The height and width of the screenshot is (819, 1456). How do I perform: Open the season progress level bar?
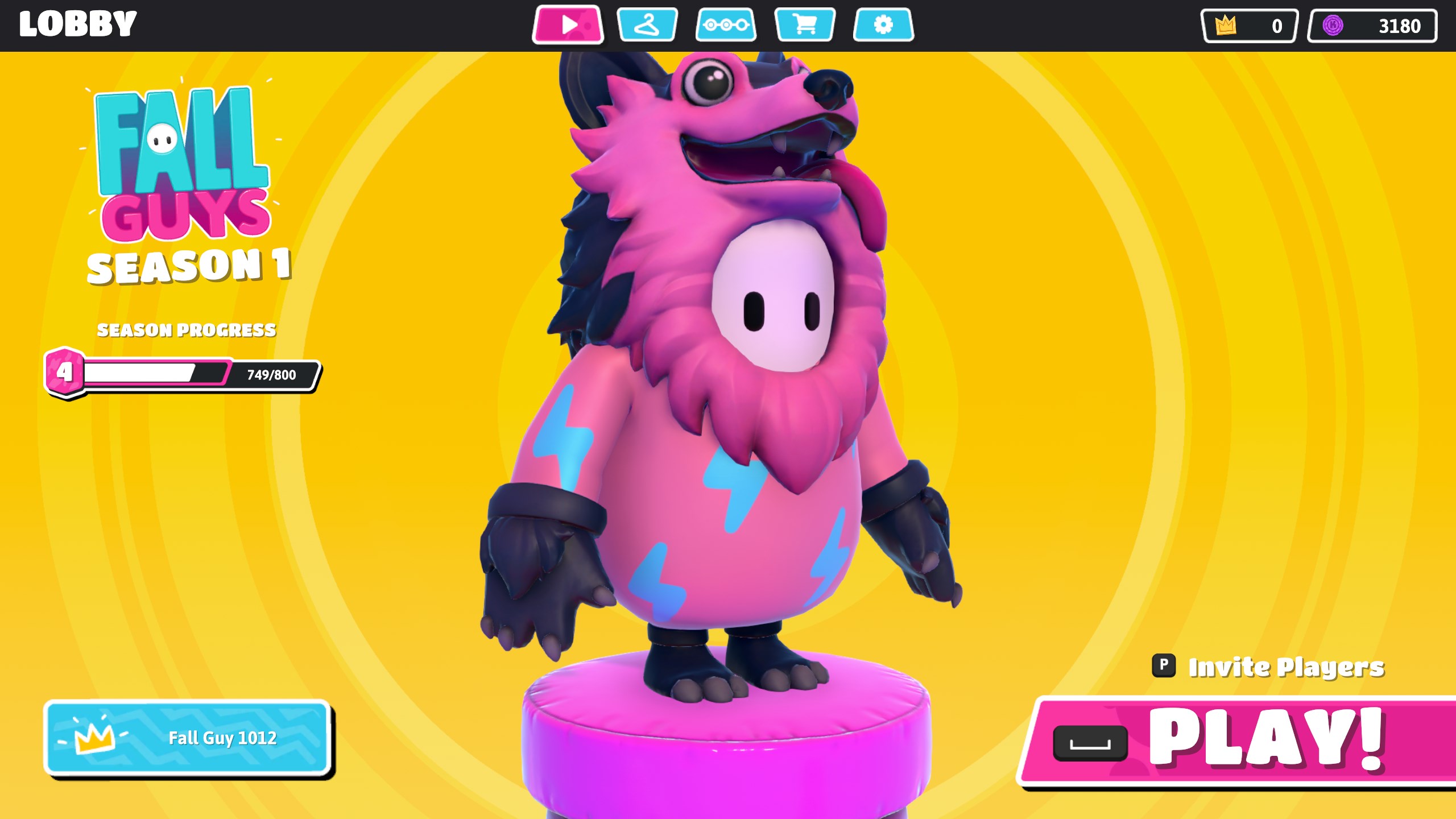(x=182, y=374)
